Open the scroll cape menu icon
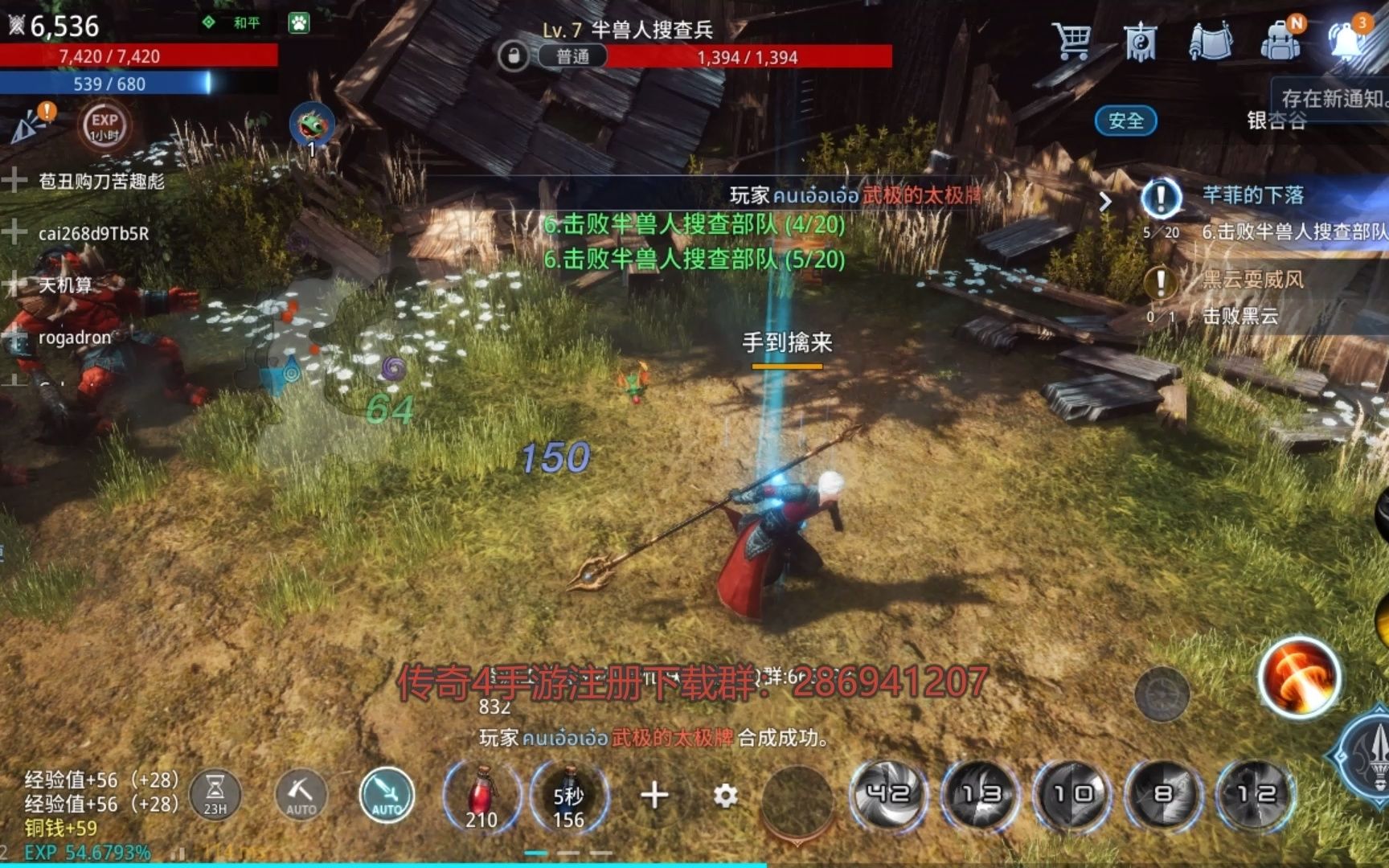The width and height of the screenshot is (1389, 868). (1210, 40)
